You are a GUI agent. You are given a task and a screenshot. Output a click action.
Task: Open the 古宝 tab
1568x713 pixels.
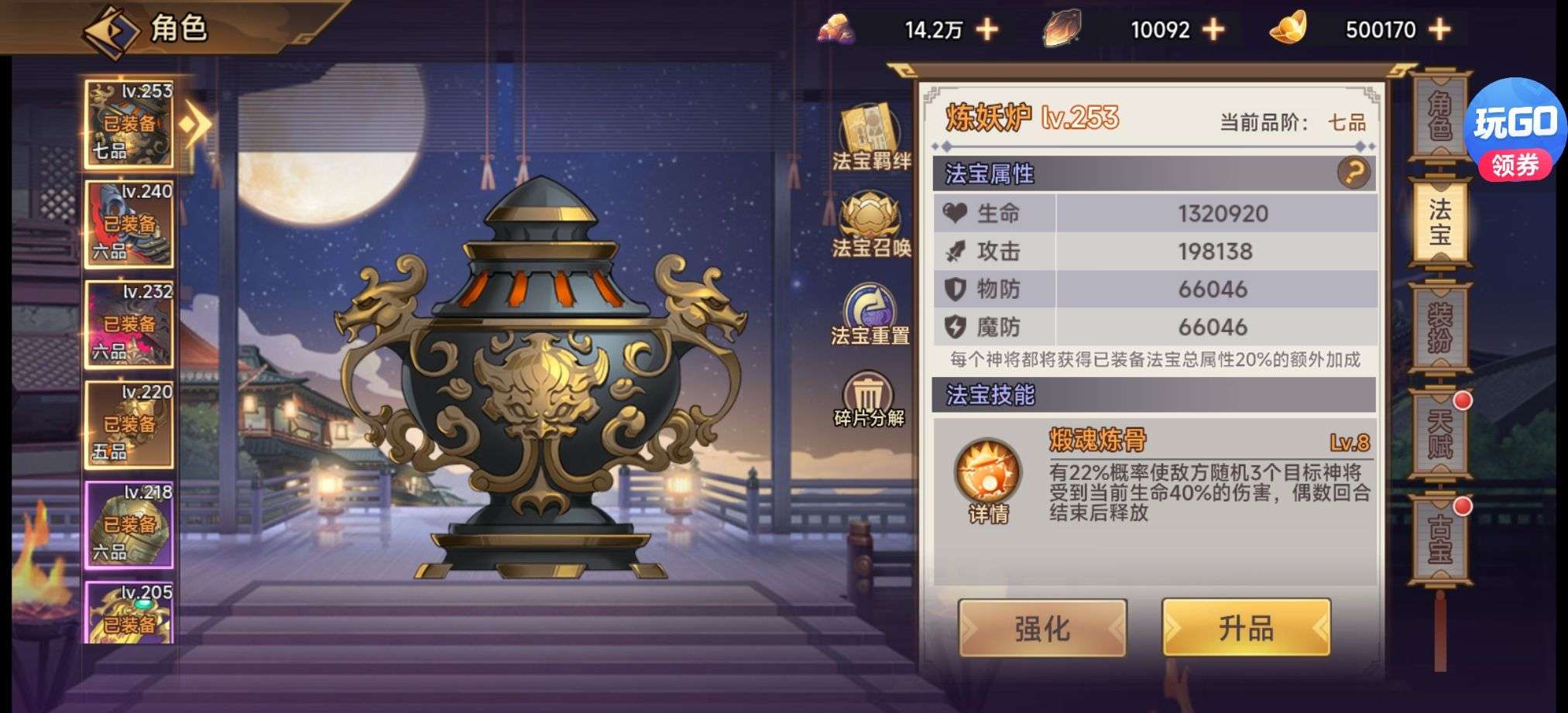[x=1439, y=540]
